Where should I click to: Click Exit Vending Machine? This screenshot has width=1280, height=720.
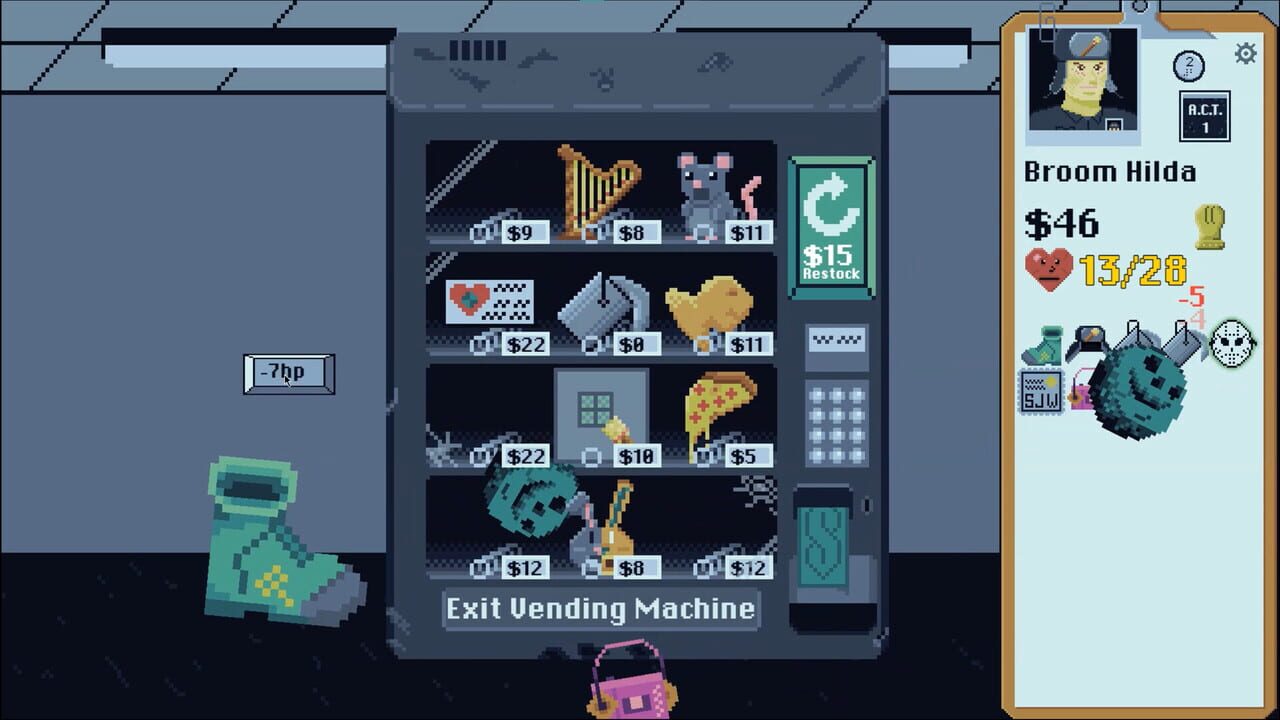point(600,609)
